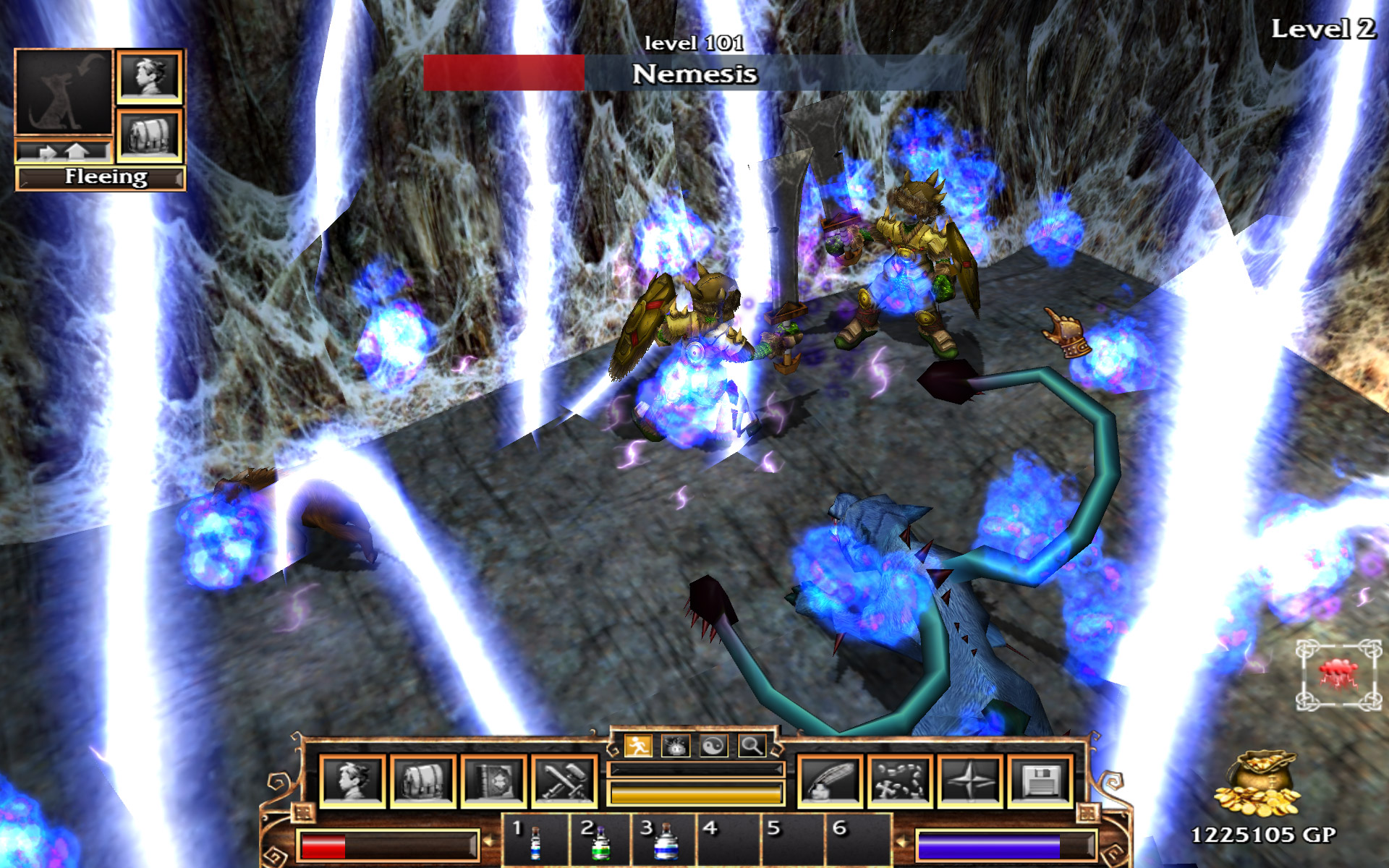The height and width of the screenshot is (868, 1389).
Task: Click the bones and cross icon button
Action: click(x=899, y=781)
